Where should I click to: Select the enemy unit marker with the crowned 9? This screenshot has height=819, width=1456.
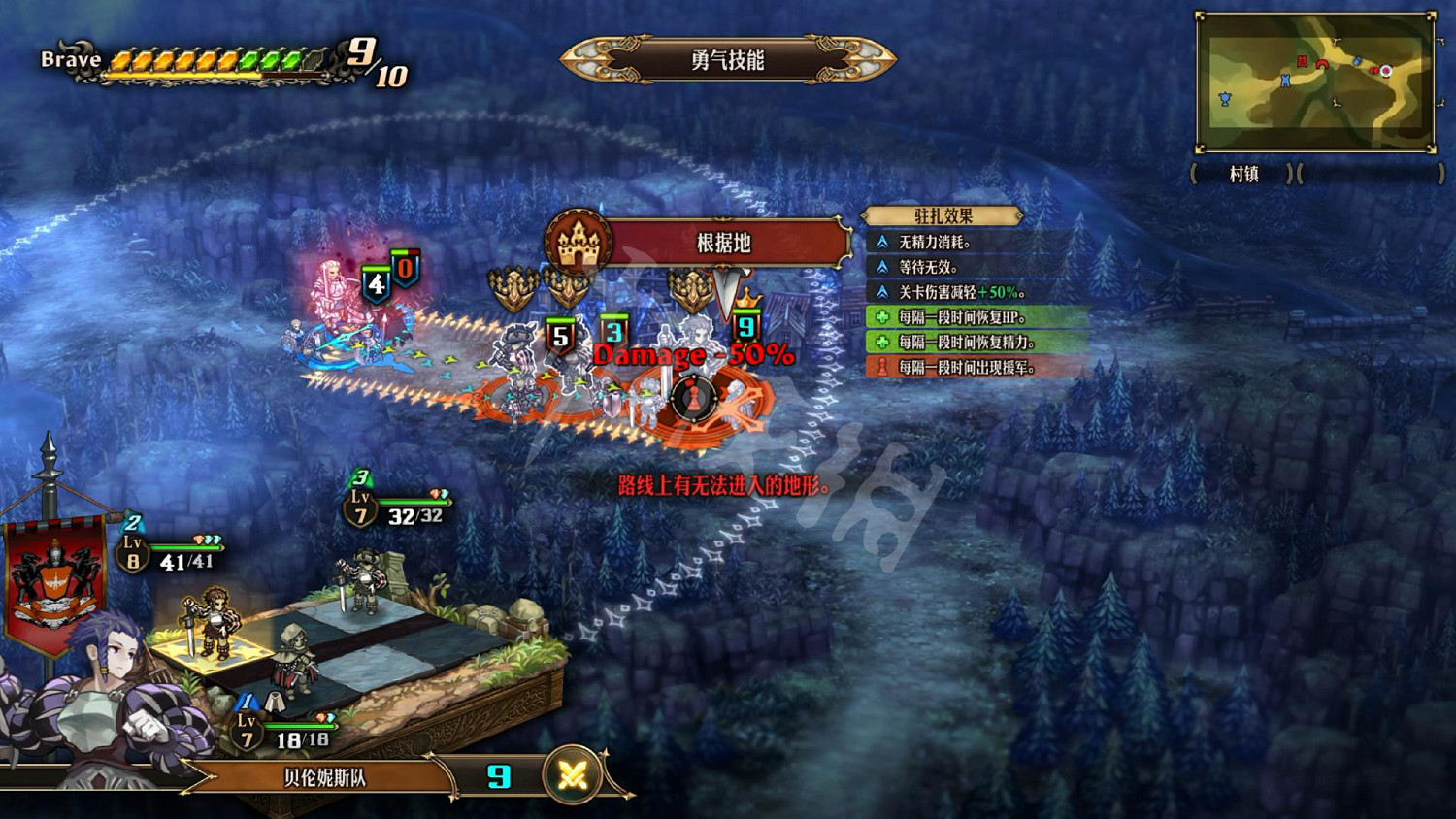745,326
